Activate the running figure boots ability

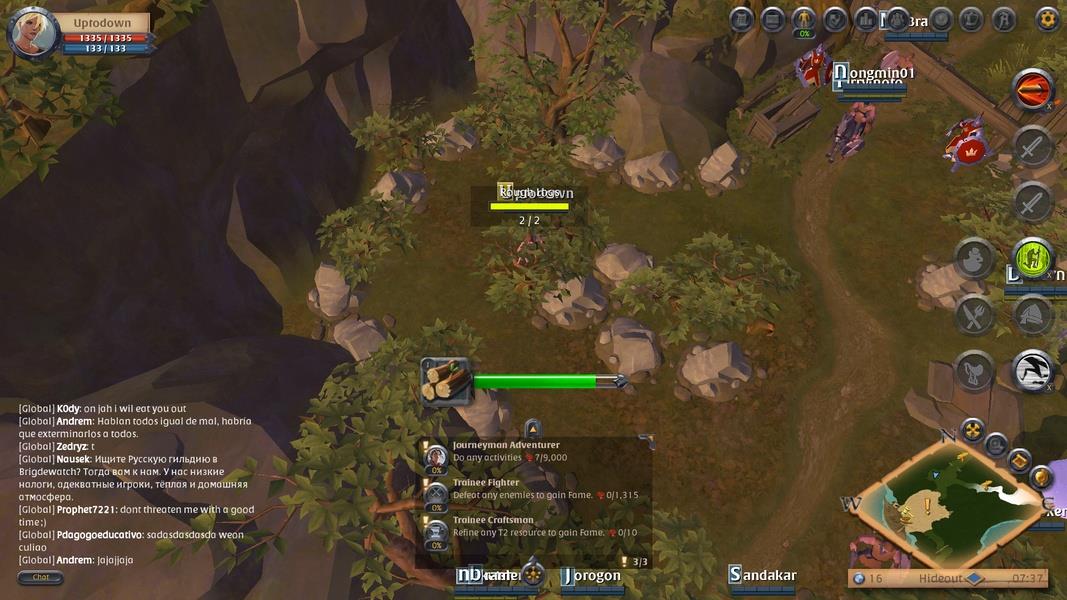tap(1032, 371)
